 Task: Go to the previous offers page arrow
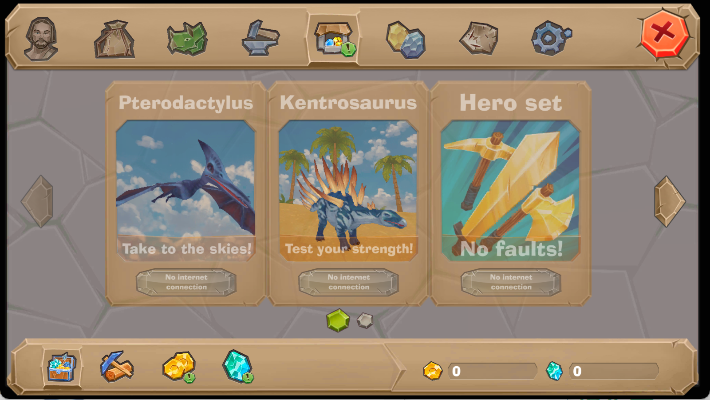(37, 201)
